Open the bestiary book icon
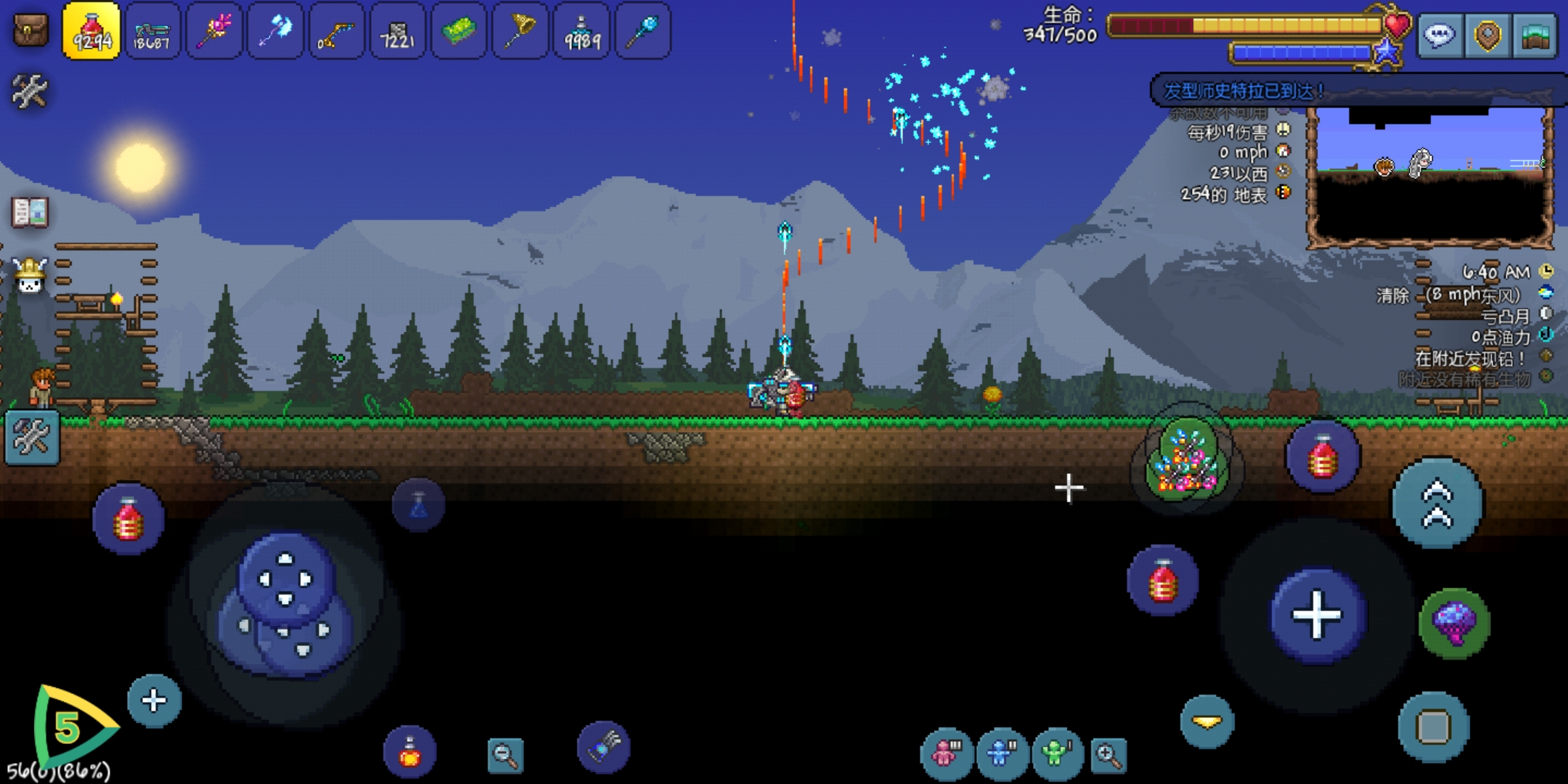 (x=30, y=213)
